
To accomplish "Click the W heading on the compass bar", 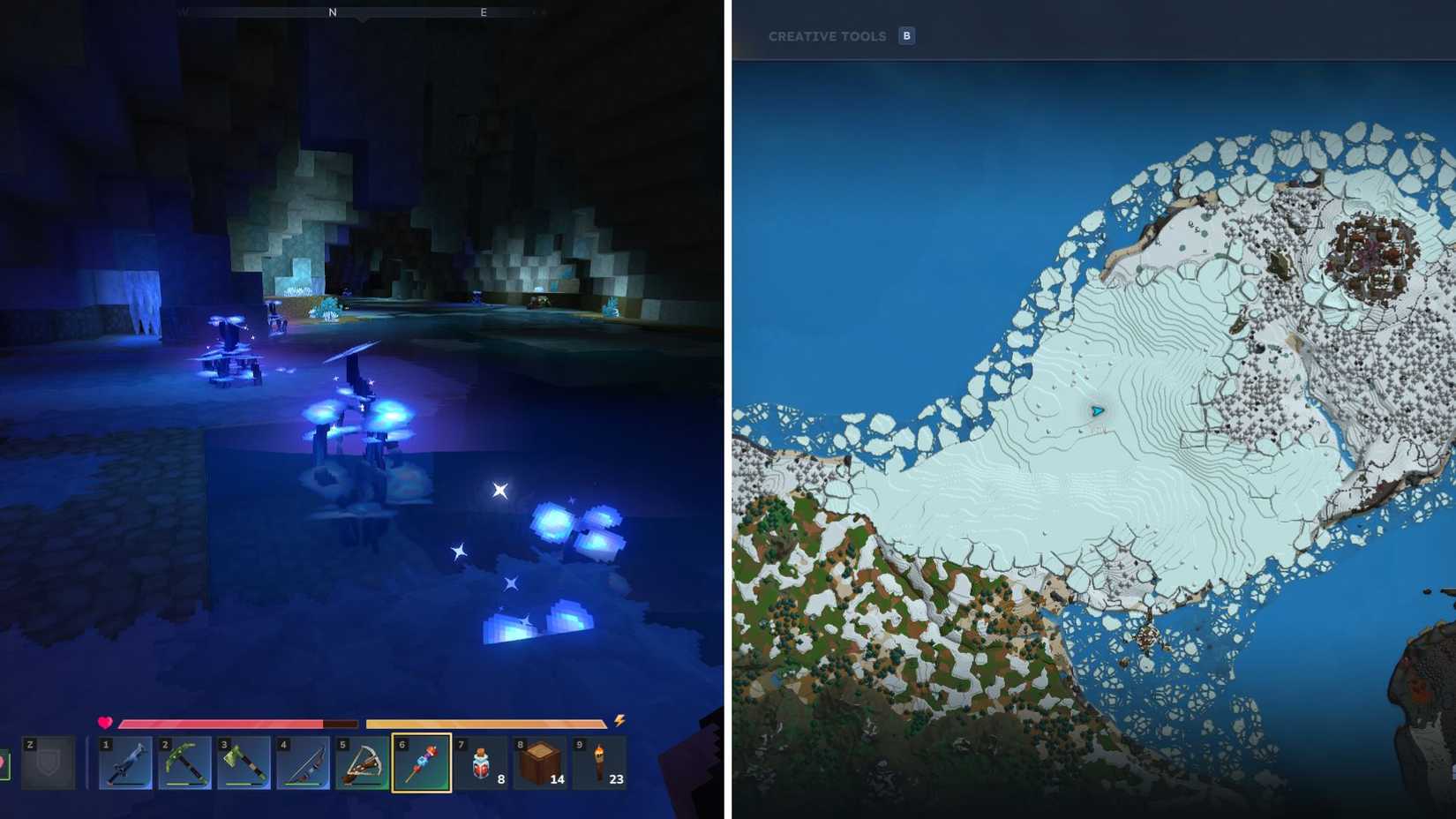I will [x=184, y=13].
